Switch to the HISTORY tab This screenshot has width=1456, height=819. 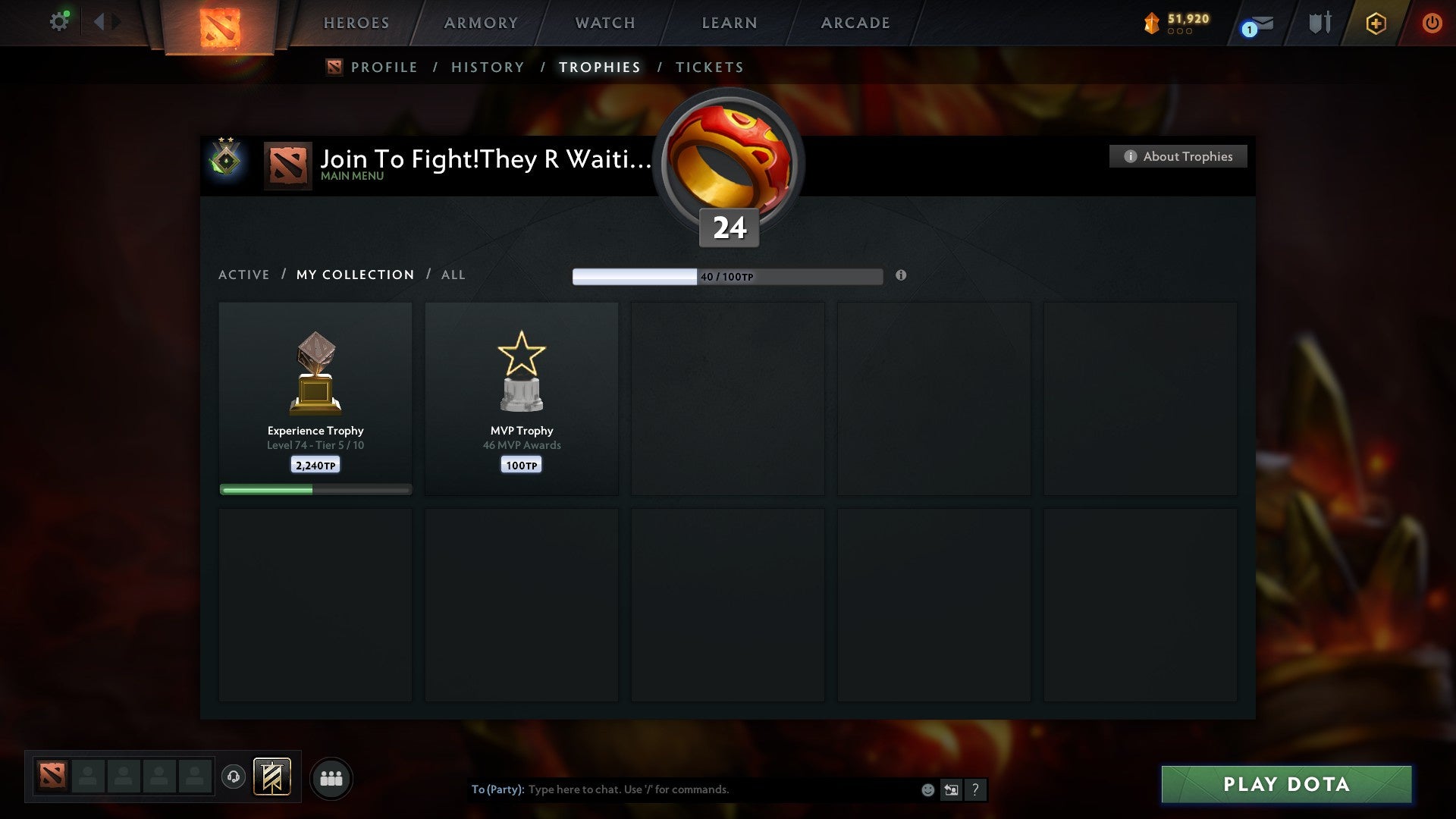tap(487, 67)
